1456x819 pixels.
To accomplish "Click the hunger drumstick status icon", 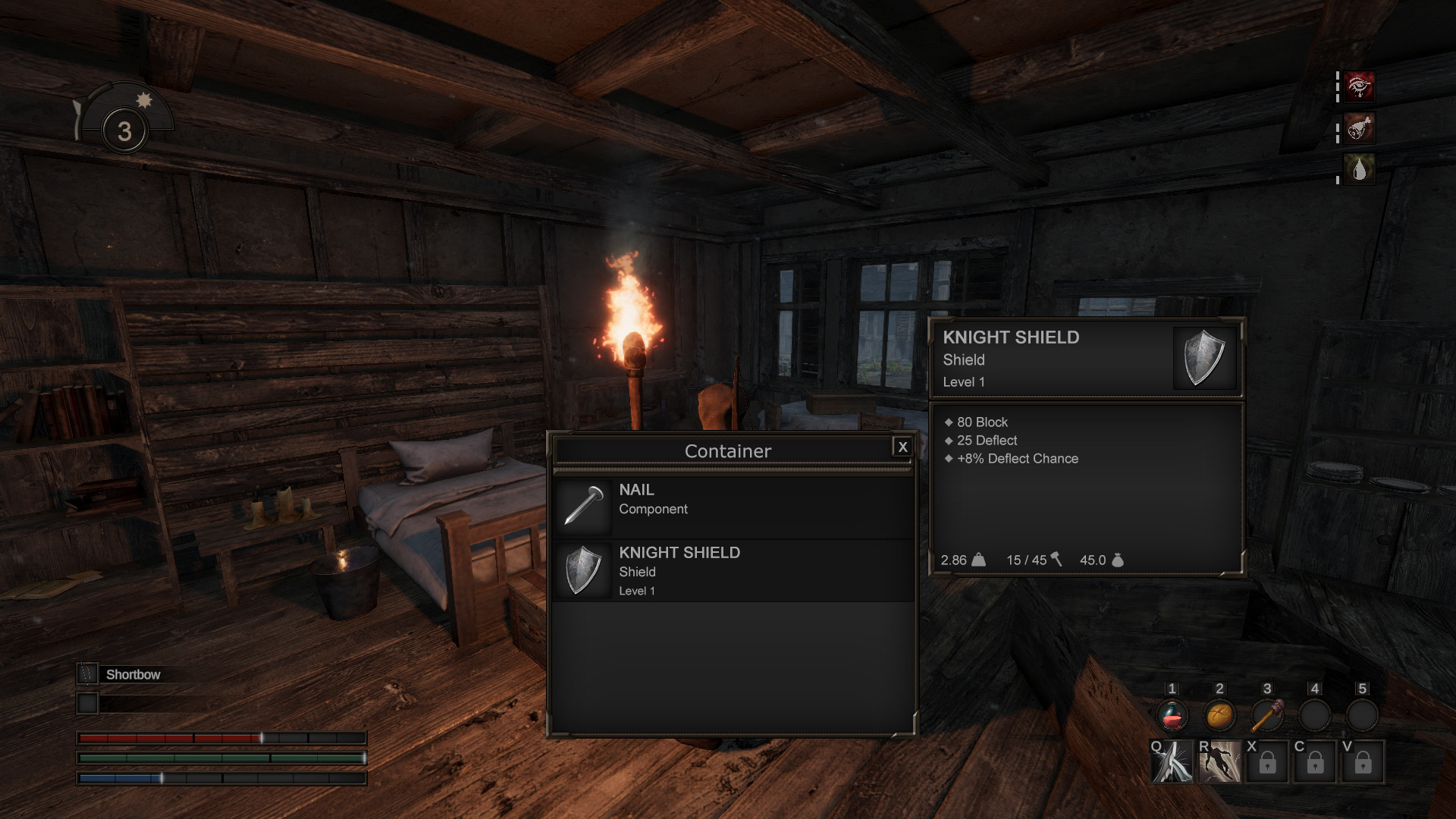I will (1359, 128).
